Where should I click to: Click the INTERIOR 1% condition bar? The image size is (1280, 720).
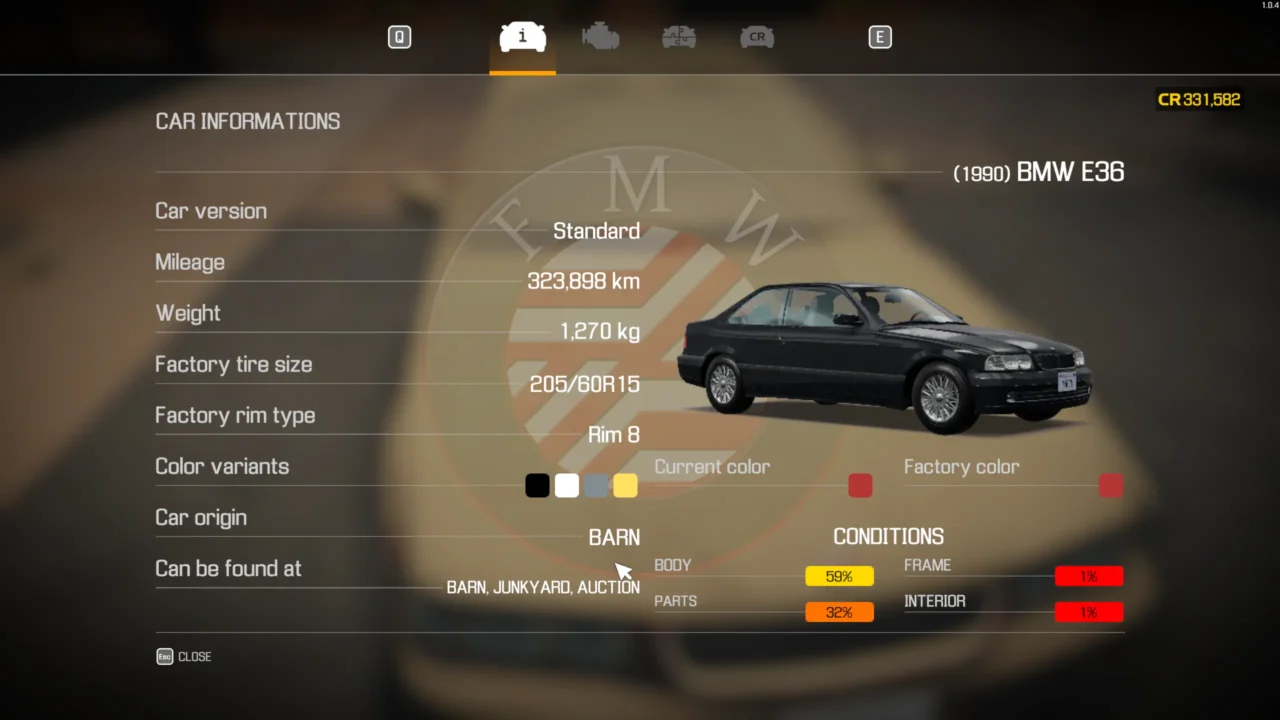click(1089, 611)
